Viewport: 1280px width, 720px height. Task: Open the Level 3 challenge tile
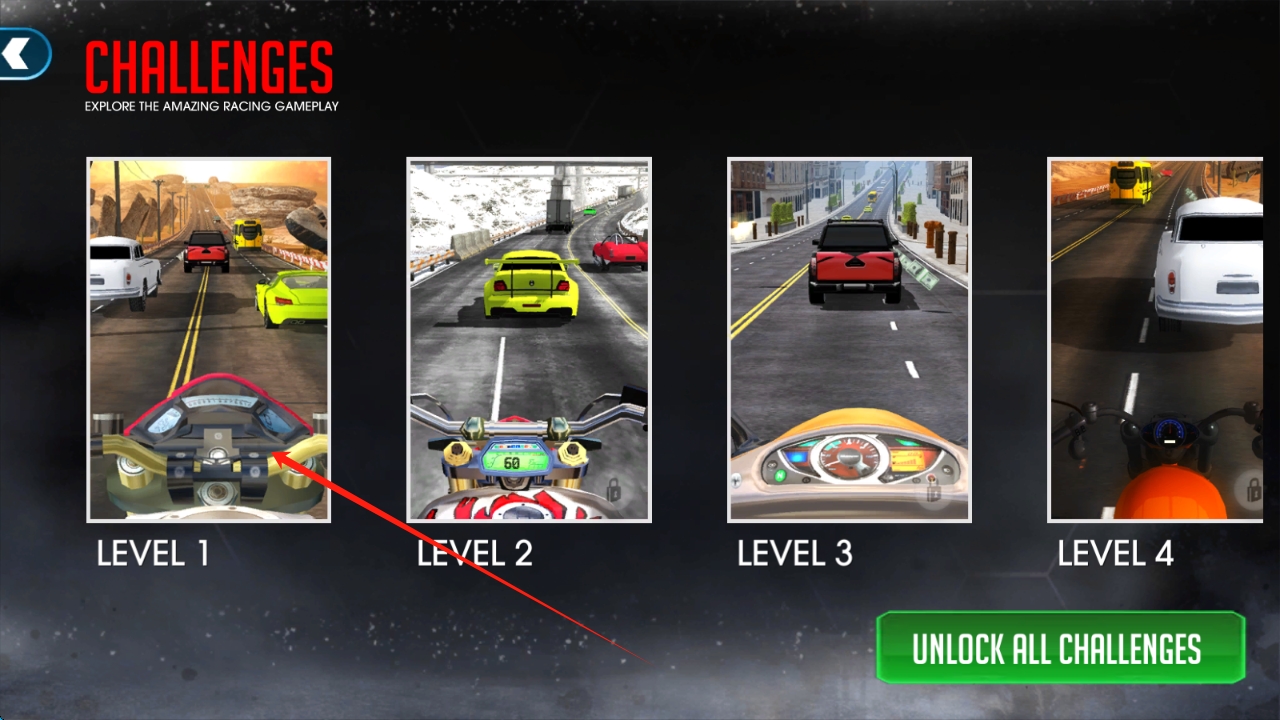click(849, 340)
